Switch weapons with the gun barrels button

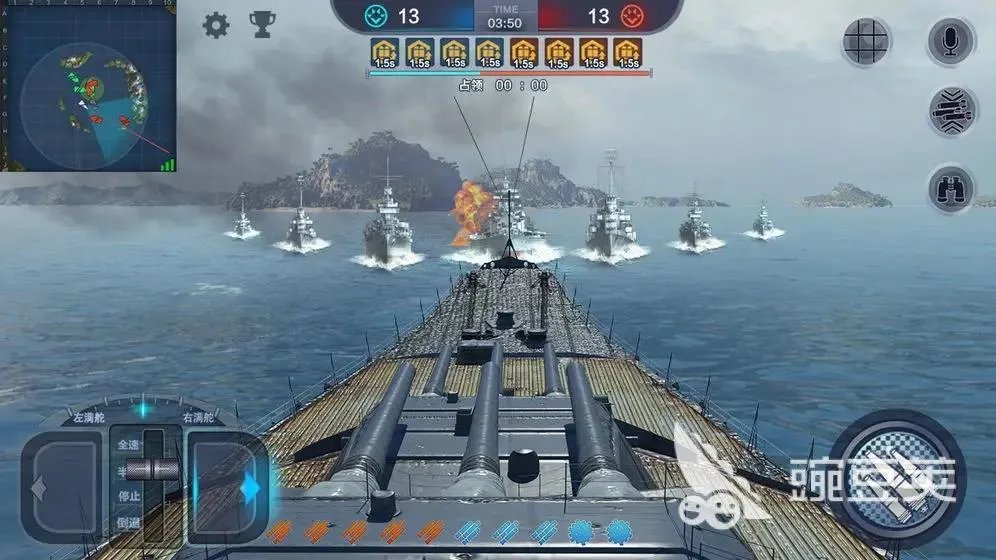[x=950, y=112]
